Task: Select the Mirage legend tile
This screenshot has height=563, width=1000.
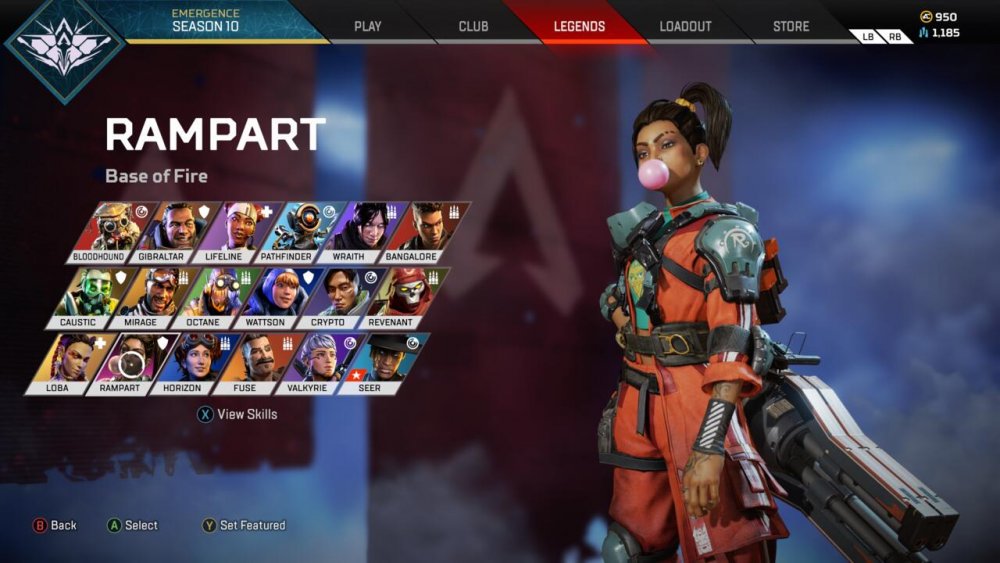Action: click(150, 296)
